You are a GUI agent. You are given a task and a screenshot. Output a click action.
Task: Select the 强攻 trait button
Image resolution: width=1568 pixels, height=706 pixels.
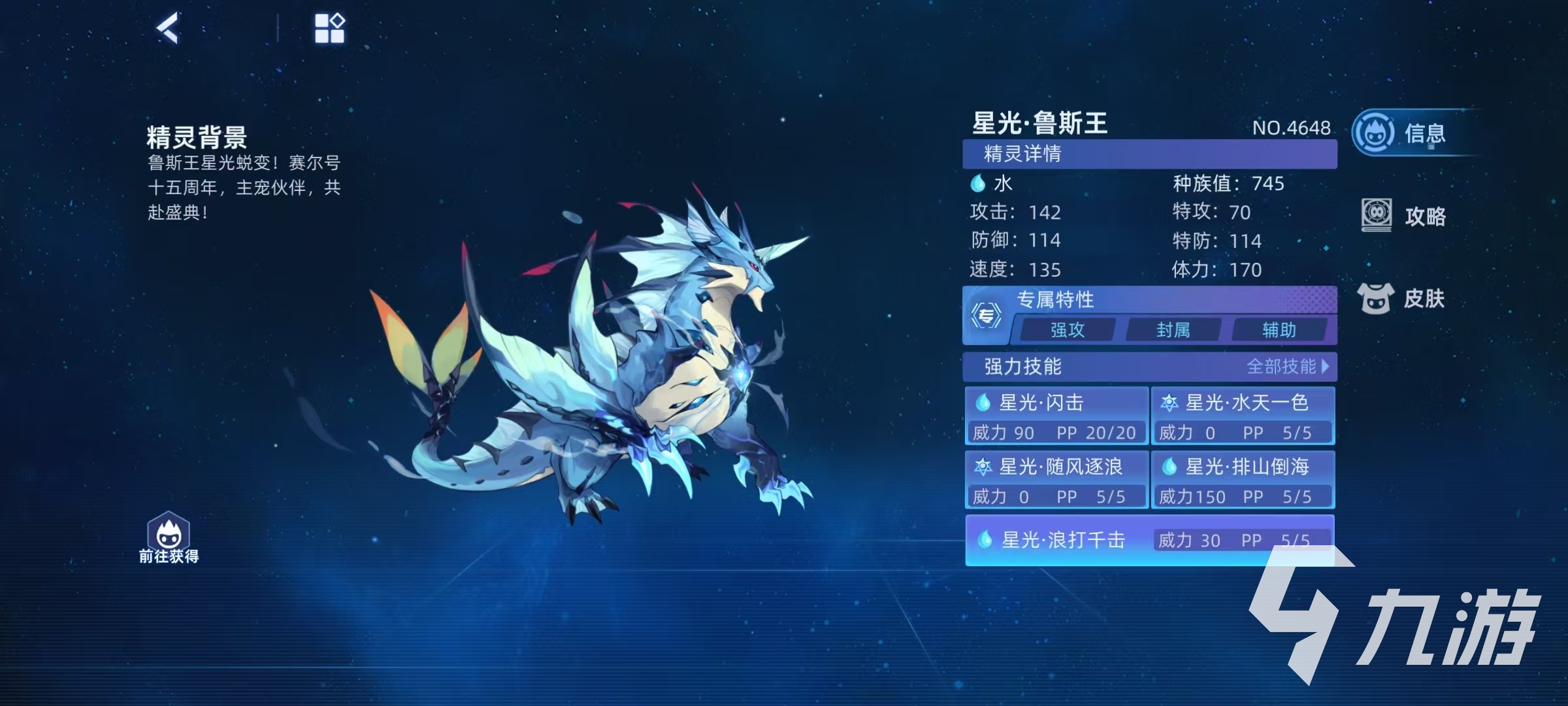coord(1067,330)
